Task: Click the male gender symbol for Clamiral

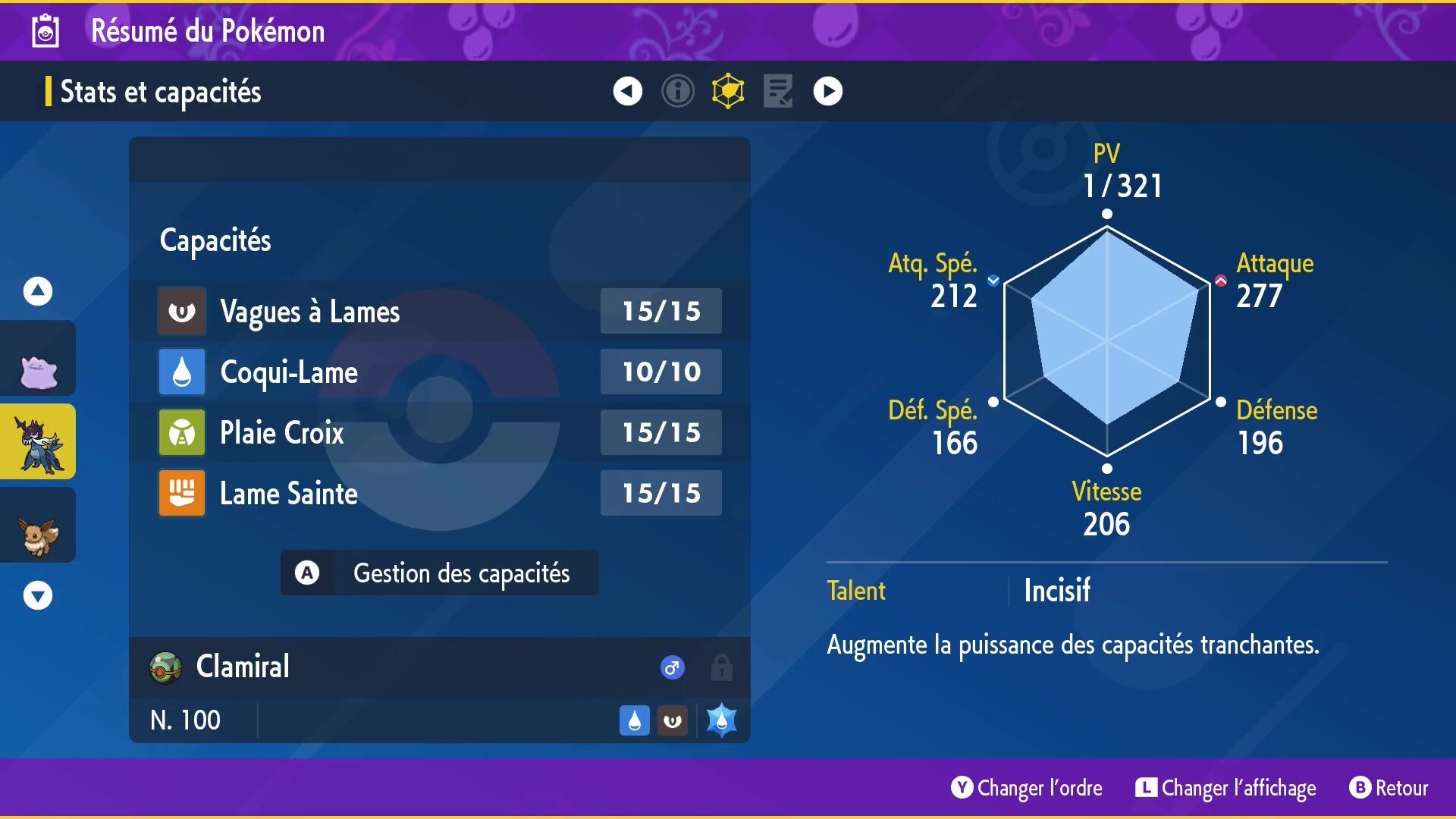Action: point(670,667)
